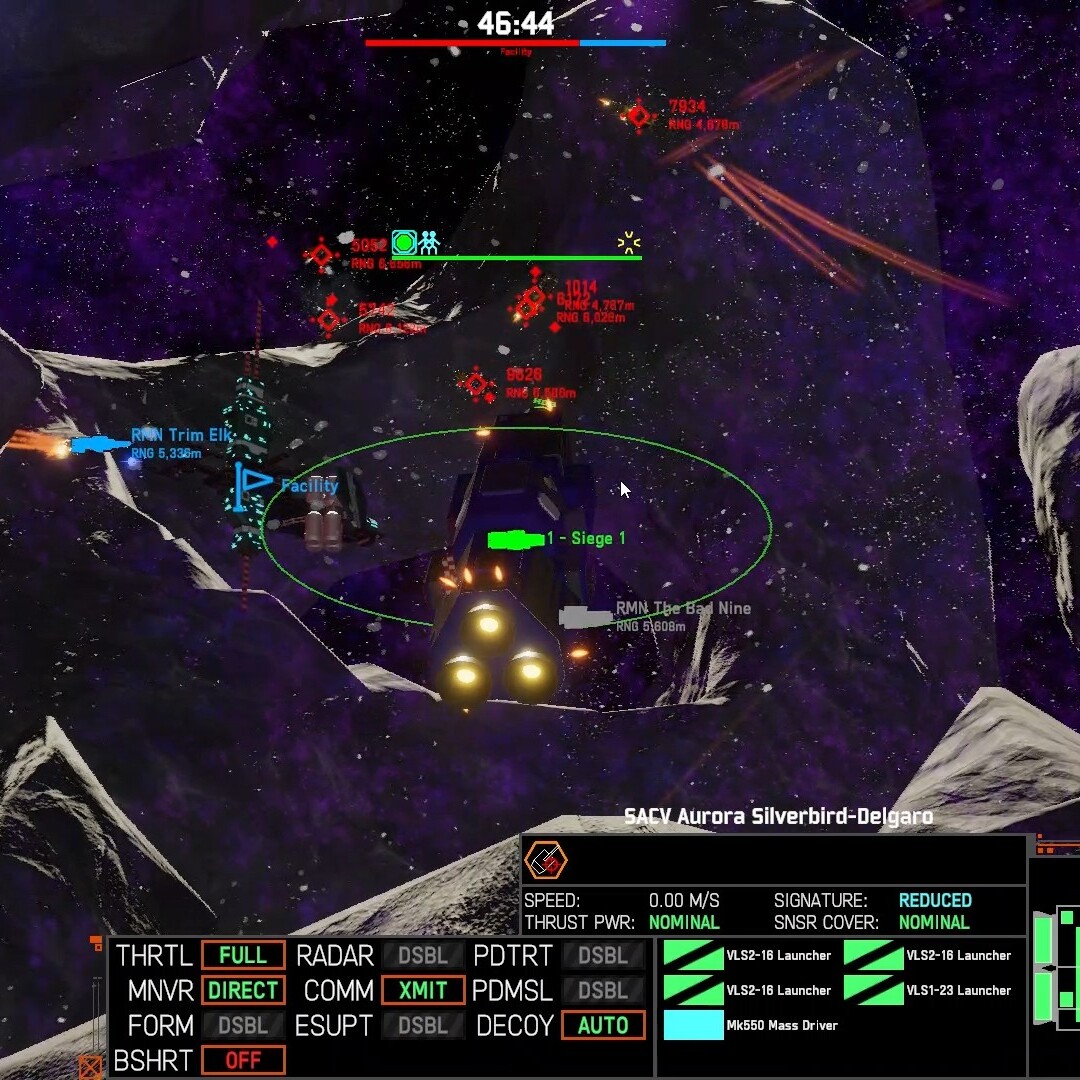The image size is (1080, 1080).
Task: Target enemy track 7934 marker
Action: pos(639,116)
